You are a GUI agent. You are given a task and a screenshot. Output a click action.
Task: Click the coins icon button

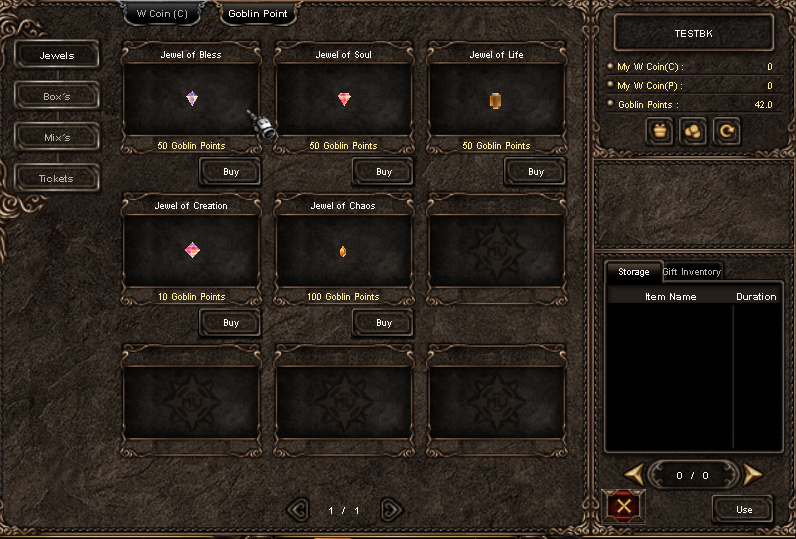pyautogui.click(x=692, y=131)
